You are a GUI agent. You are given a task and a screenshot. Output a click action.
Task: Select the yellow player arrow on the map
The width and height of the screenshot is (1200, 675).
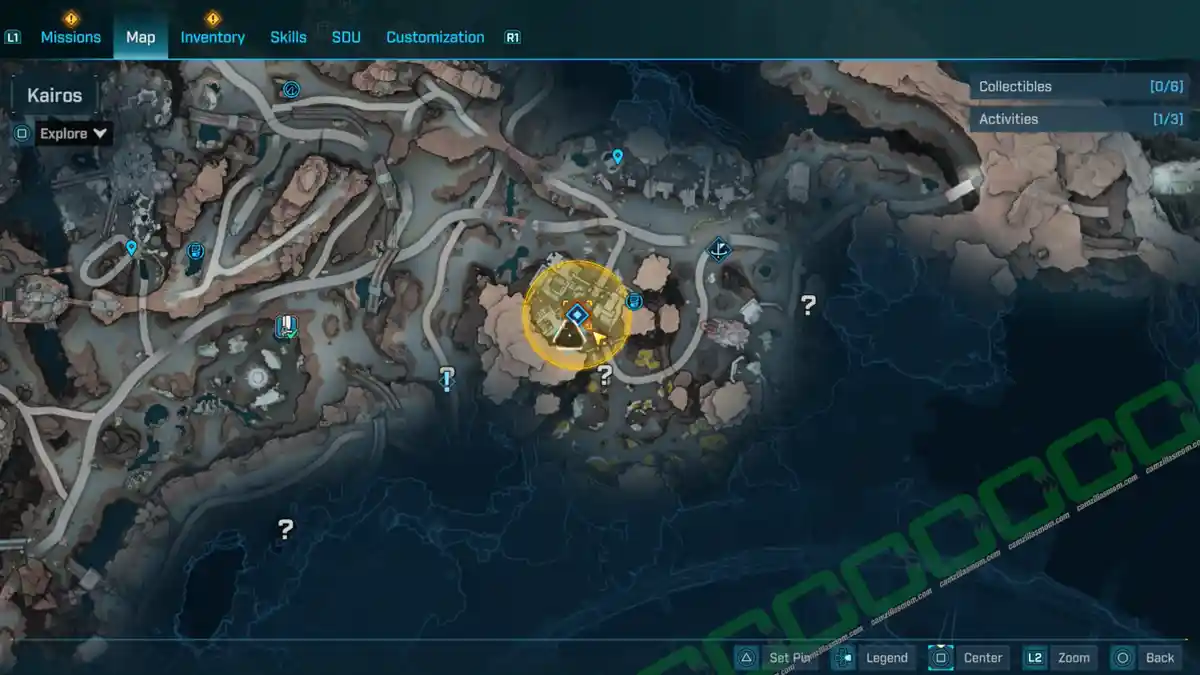pos(600,338)
